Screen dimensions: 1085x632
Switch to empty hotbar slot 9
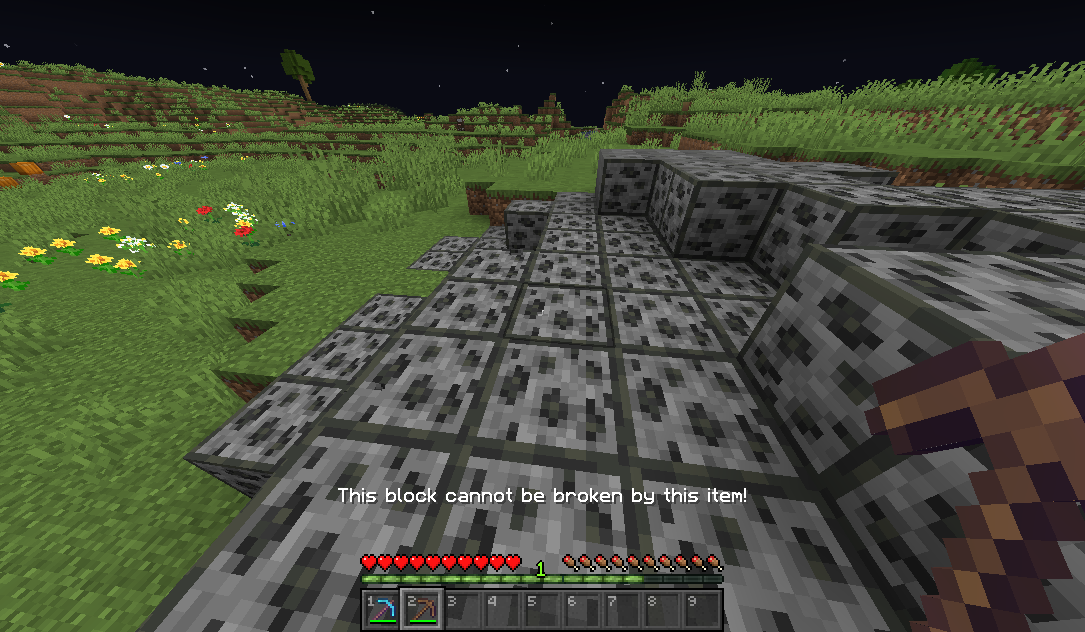pyautogui.click(x=702, y=608)
